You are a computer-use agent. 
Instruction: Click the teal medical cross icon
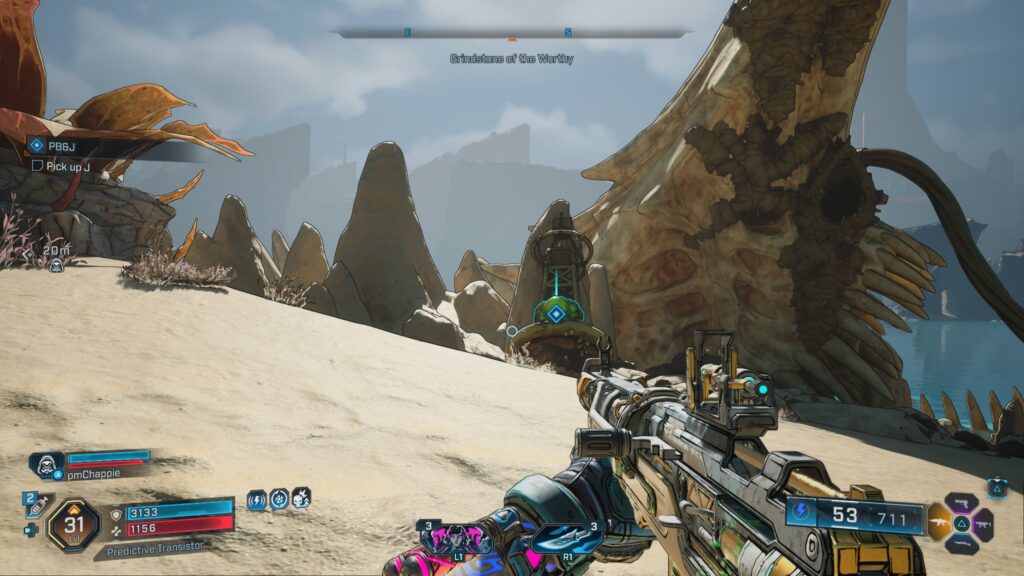pos(31,530)
